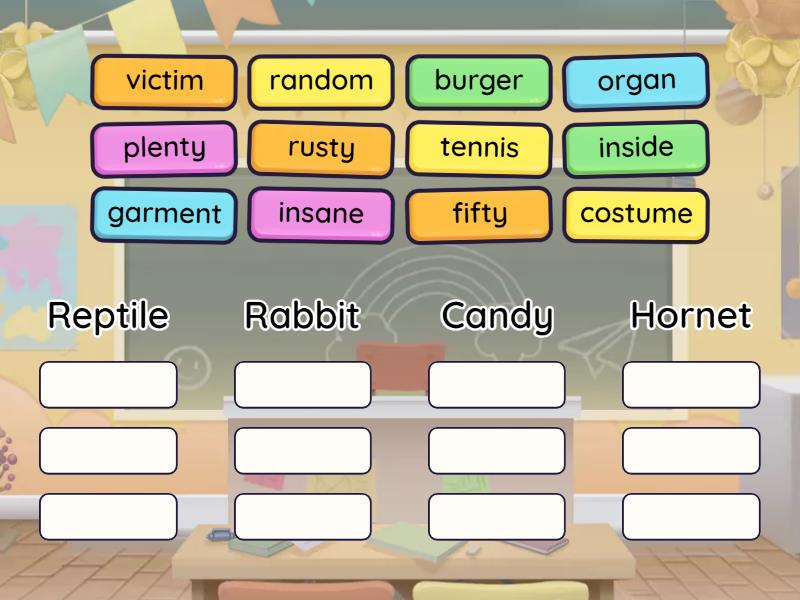Select the 'victim' word tile
This screenshot has height=600, width=800.
(x=164, y=81)
